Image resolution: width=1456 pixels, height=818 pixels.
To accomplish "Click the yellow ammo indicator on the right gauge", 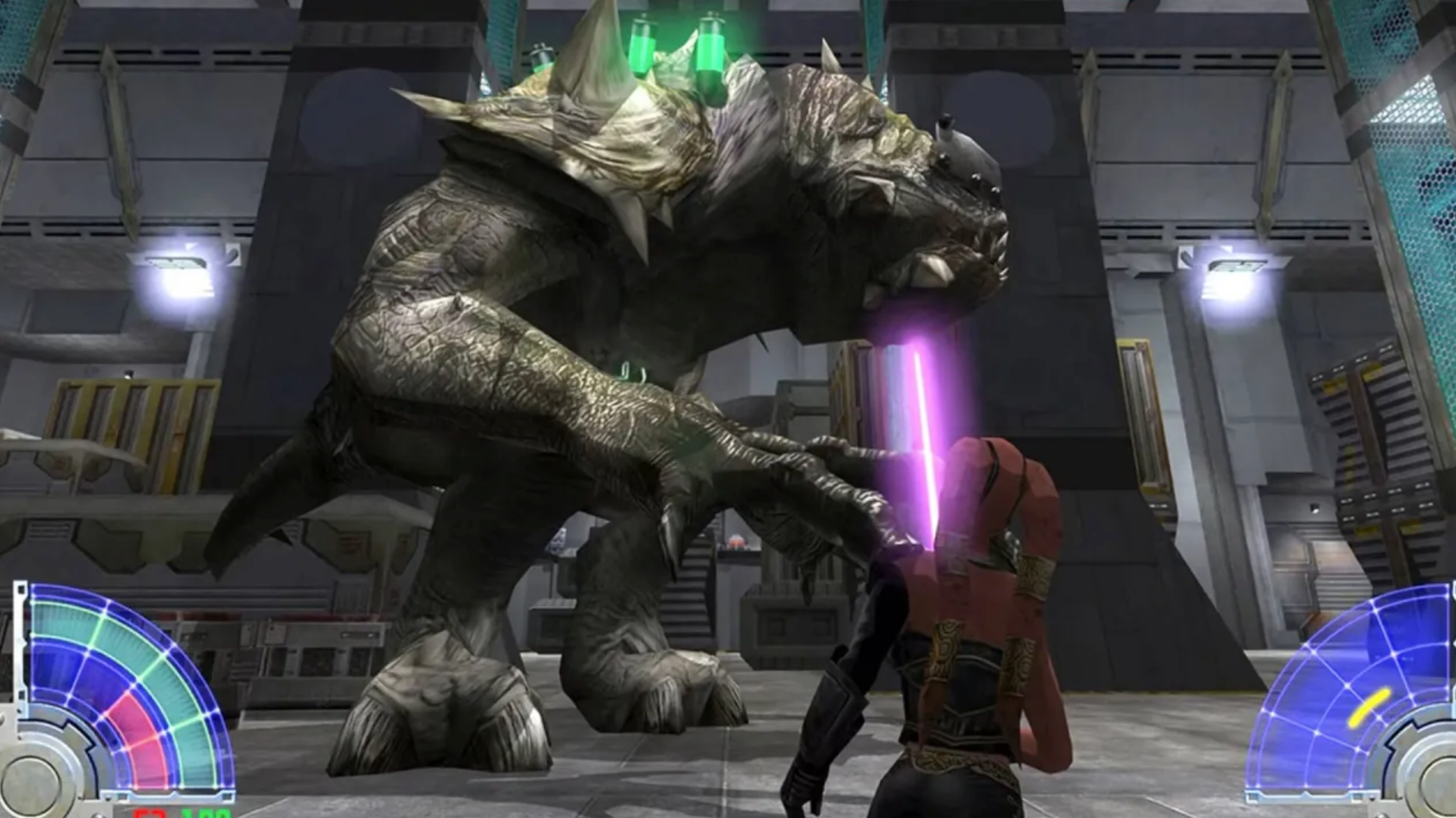I will pyautogui.click(x=1369, y=707).
